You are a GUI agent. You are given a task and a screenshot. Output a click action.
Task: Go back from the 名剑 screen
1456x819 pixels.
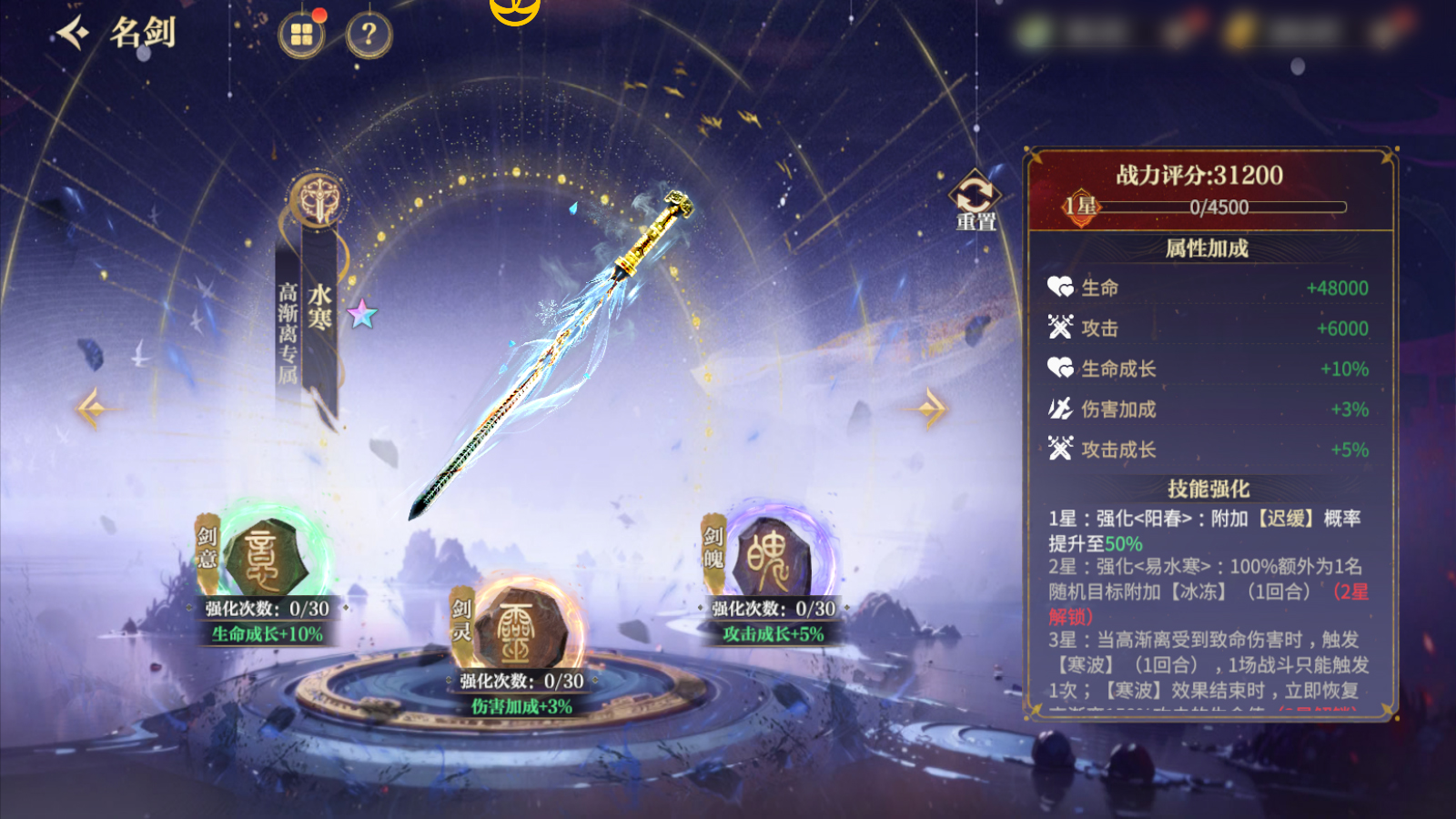tap(74, 34)
